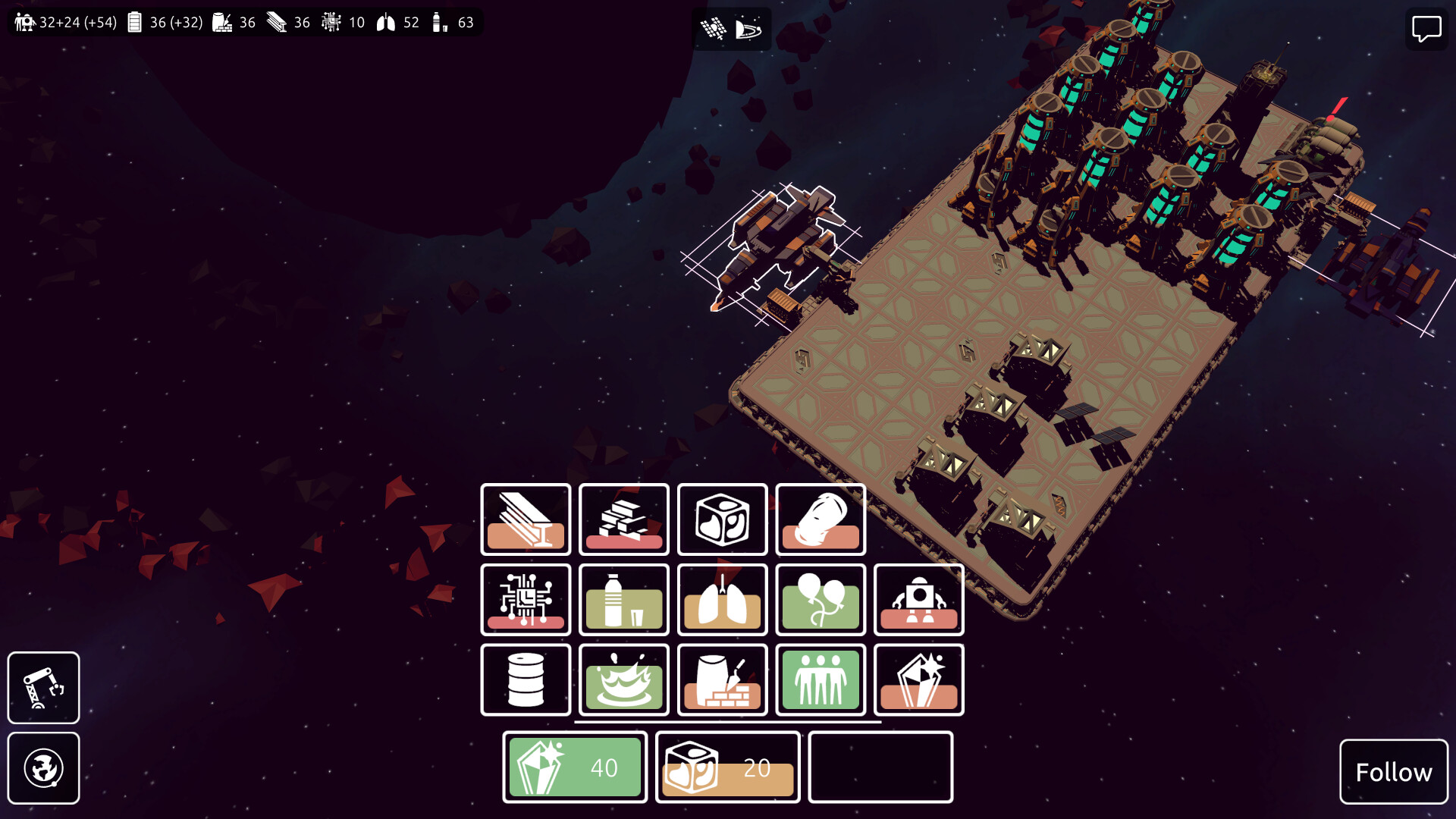Viewport: 1456px width, 819px height.
Task: Open the chat bubble in the top right
Action: coord(1426,29)
